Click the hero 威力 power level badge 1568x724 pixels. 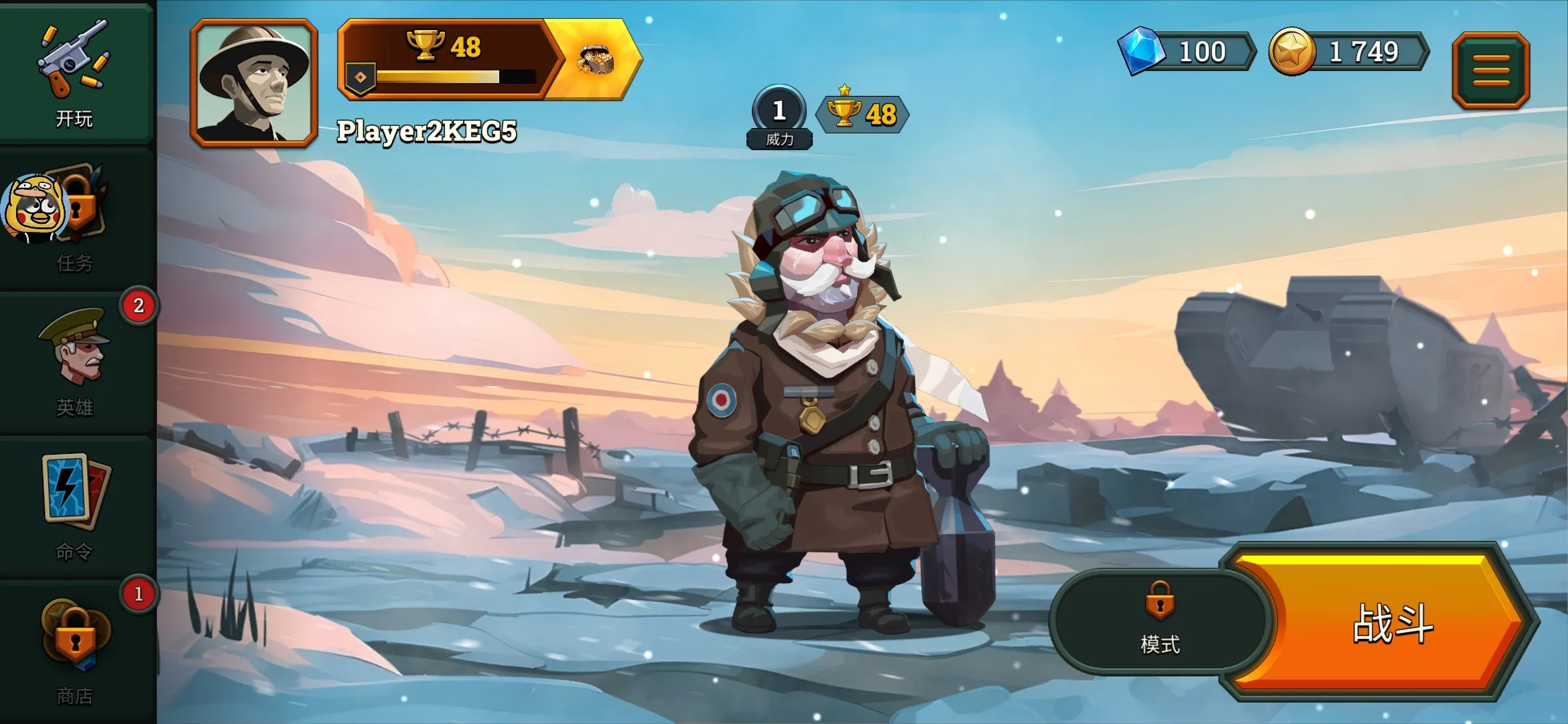point(779,117)
